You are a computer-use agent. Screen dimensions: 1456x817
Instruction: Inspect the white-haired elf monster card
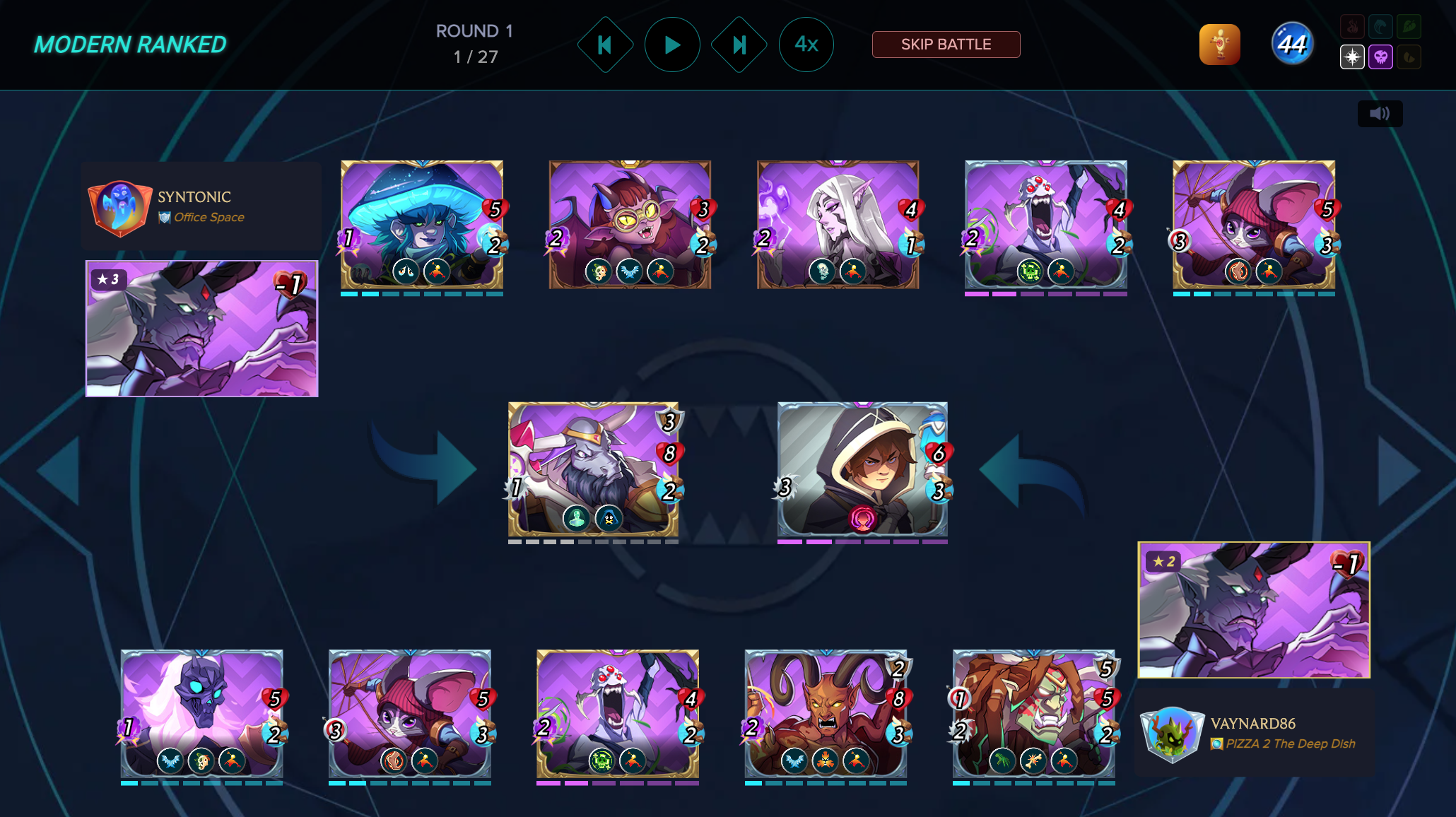tap(838, 225)
